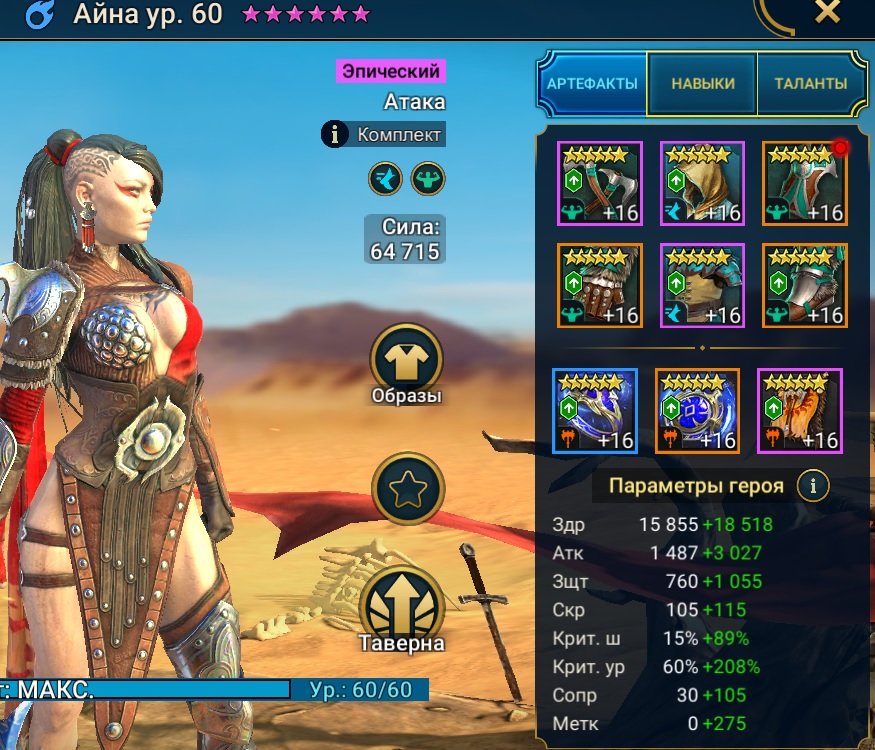Switch to the Артефакты tab
Image resolution: width=875 pixels, height=750 pixels.
592,84
